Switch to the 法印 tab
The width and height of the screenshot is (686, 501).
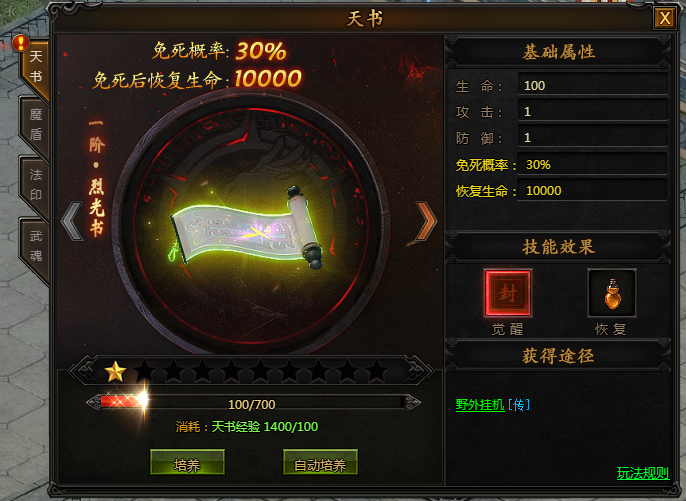(36, 183)
